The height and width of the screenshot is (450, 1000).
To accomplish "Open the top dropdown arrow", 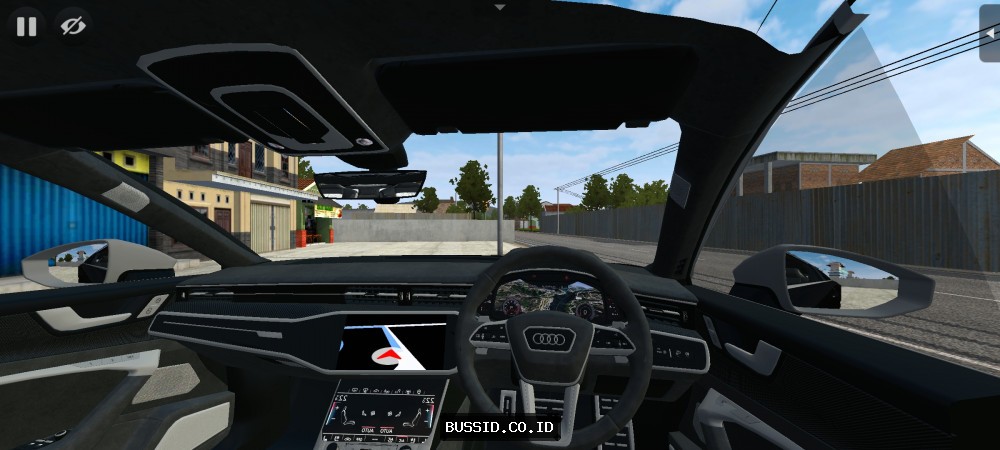I will click(x=500, y=7).
